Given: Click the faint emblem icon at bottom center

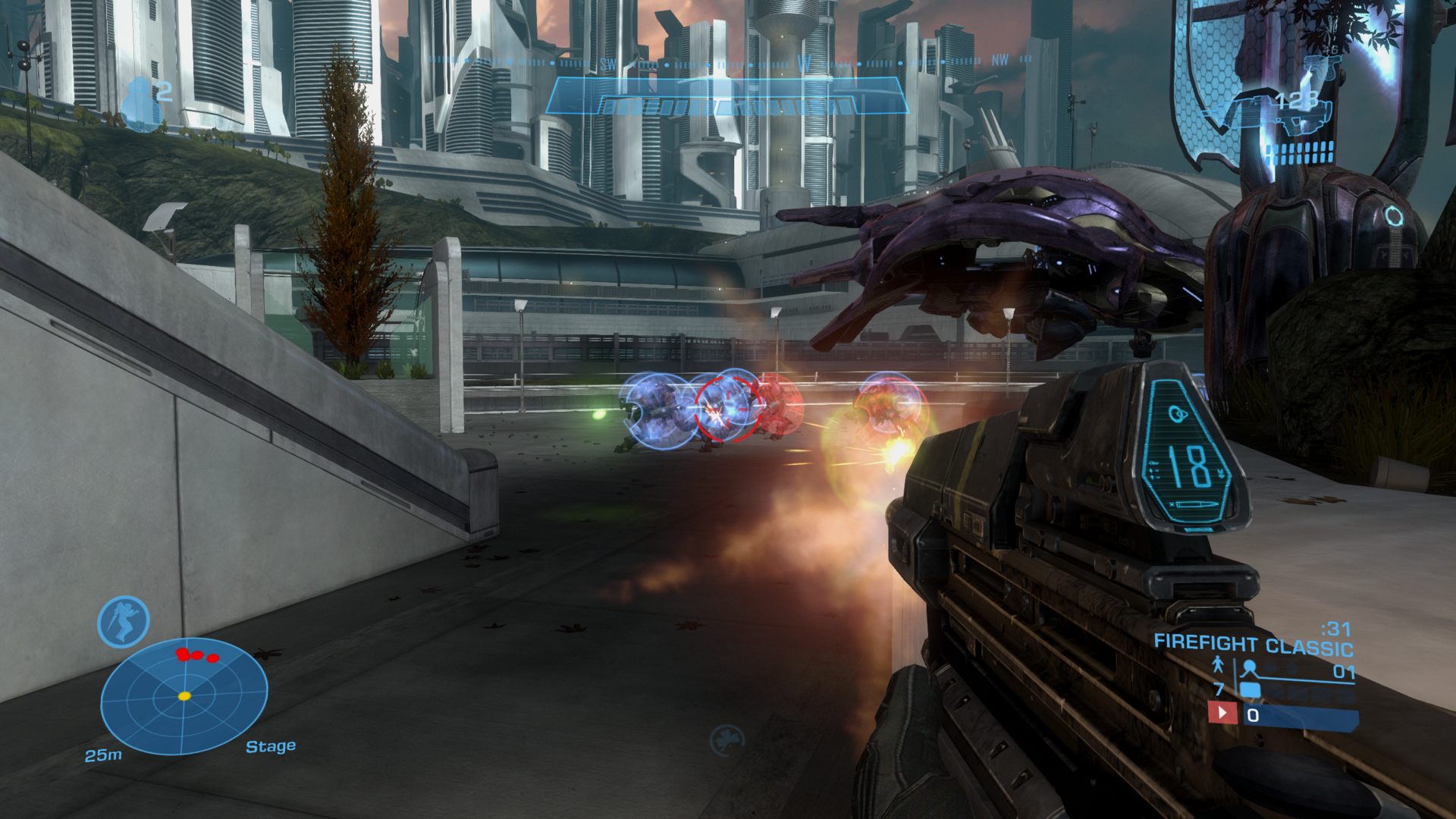Looking at the screenshot, I should tap(726, 740).
